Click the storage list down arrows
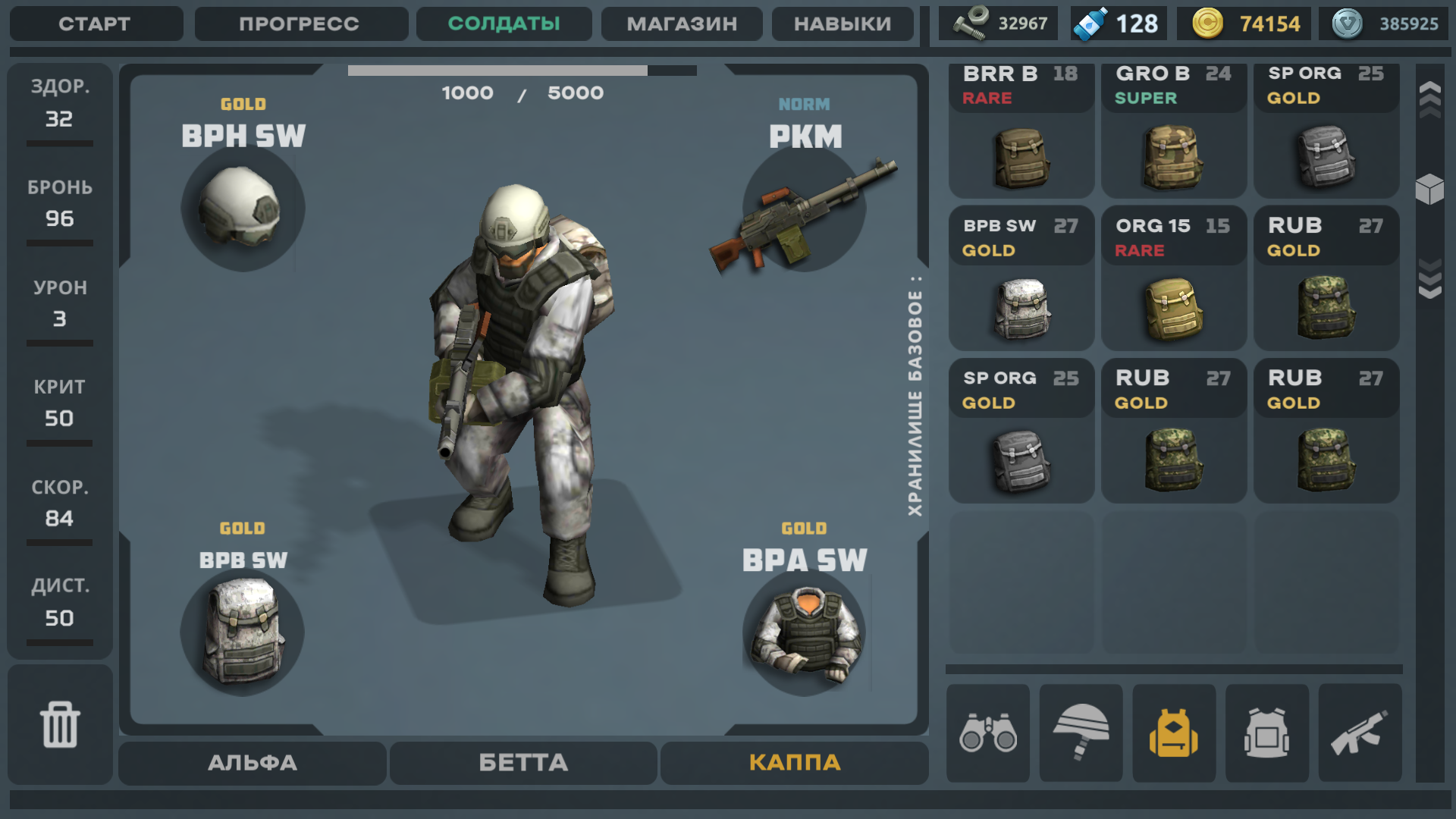Screen dimensions: 1456x819 1430,279
